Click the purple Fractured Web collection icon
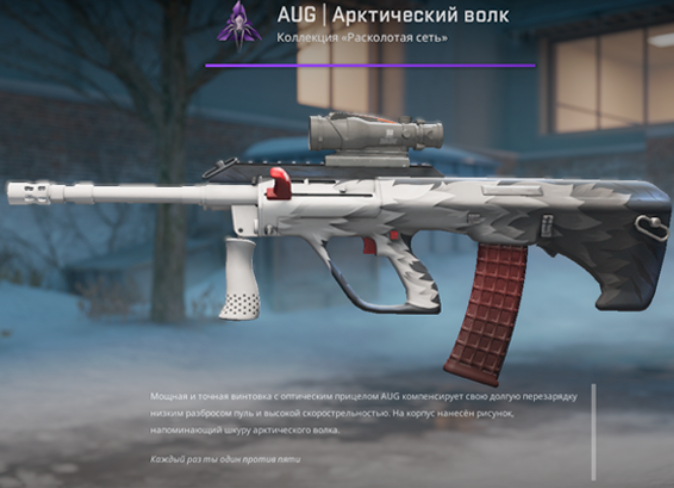Image resolution: width=674 pixels, height=488 pixels. [240, 23]
